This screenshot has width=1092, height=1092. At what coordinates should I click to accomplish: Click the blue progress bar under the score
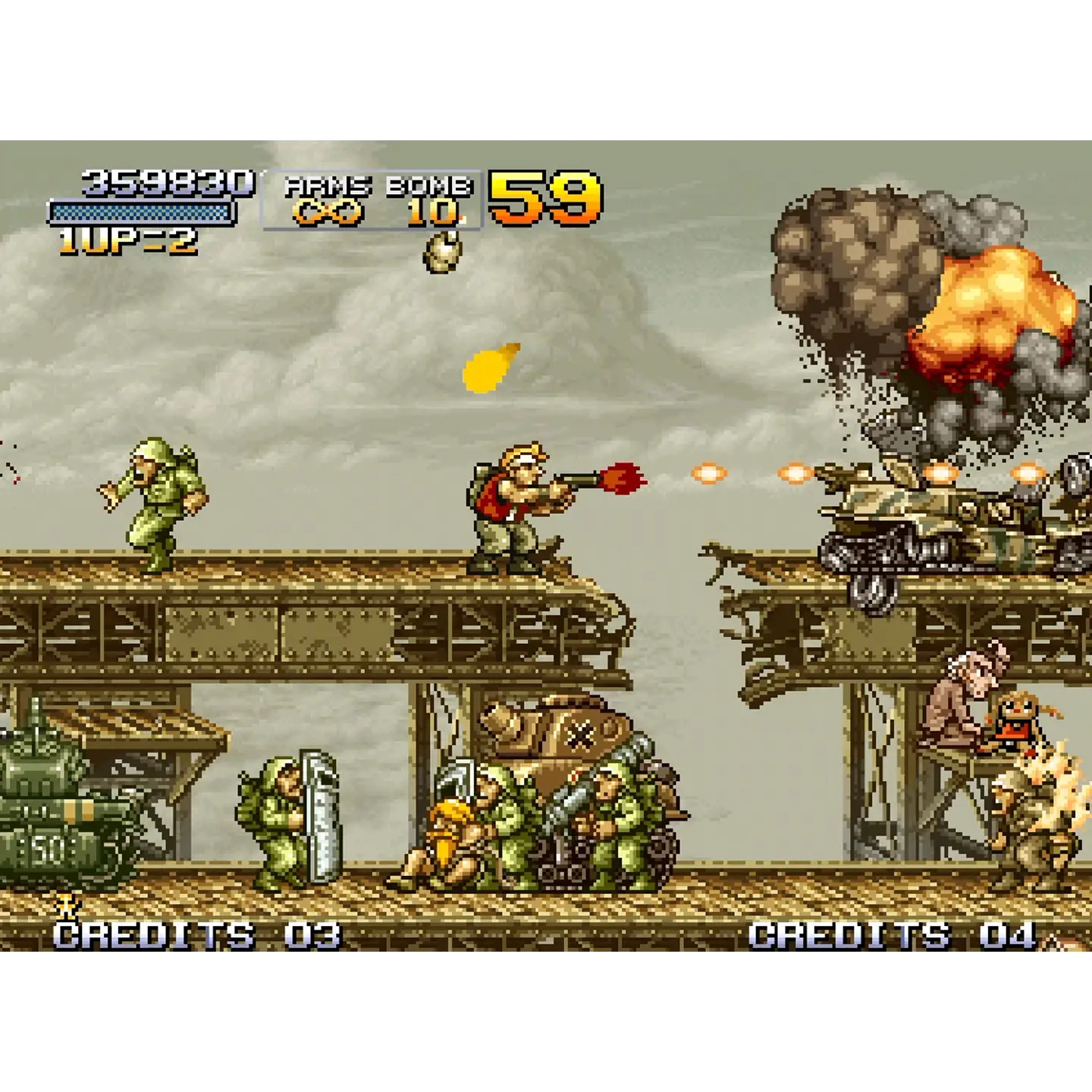pyautogui.click(x=139, y=212)
